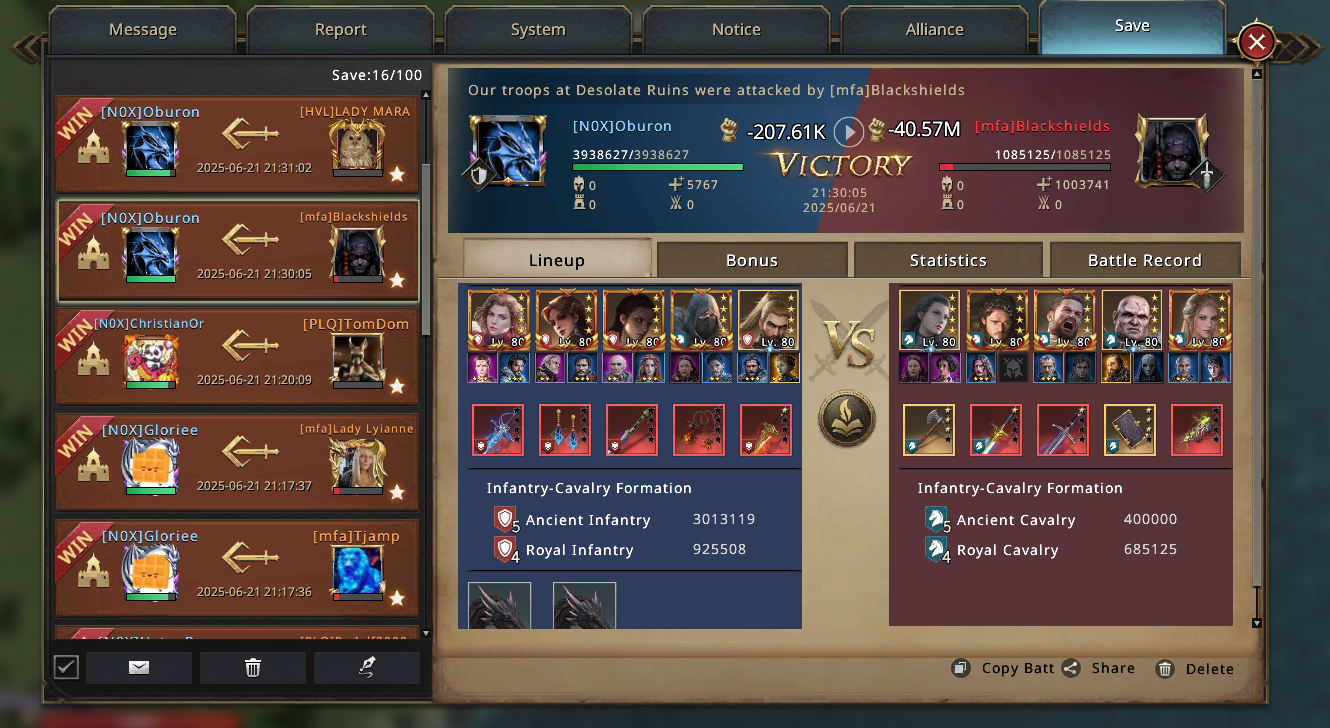
Task: Open the Report tab
Action: pos(340,30)
